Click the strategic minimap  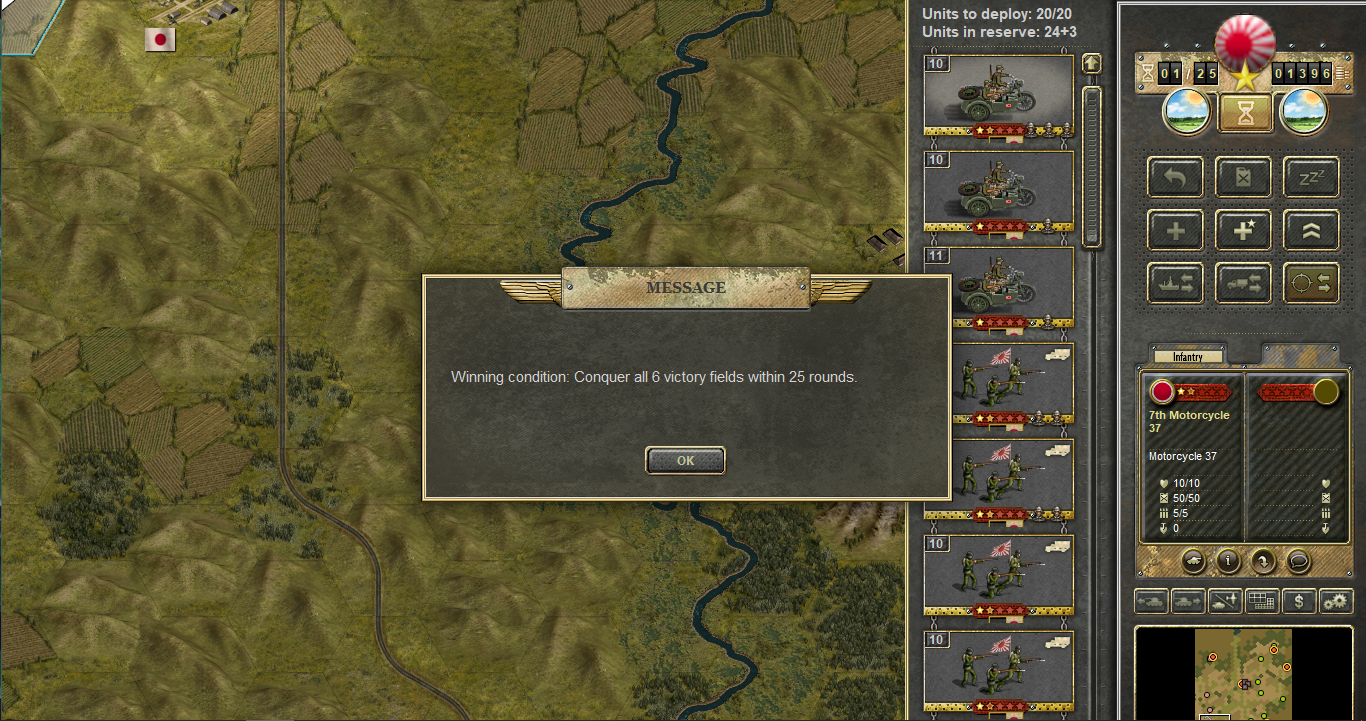(x=1245, y=672)
